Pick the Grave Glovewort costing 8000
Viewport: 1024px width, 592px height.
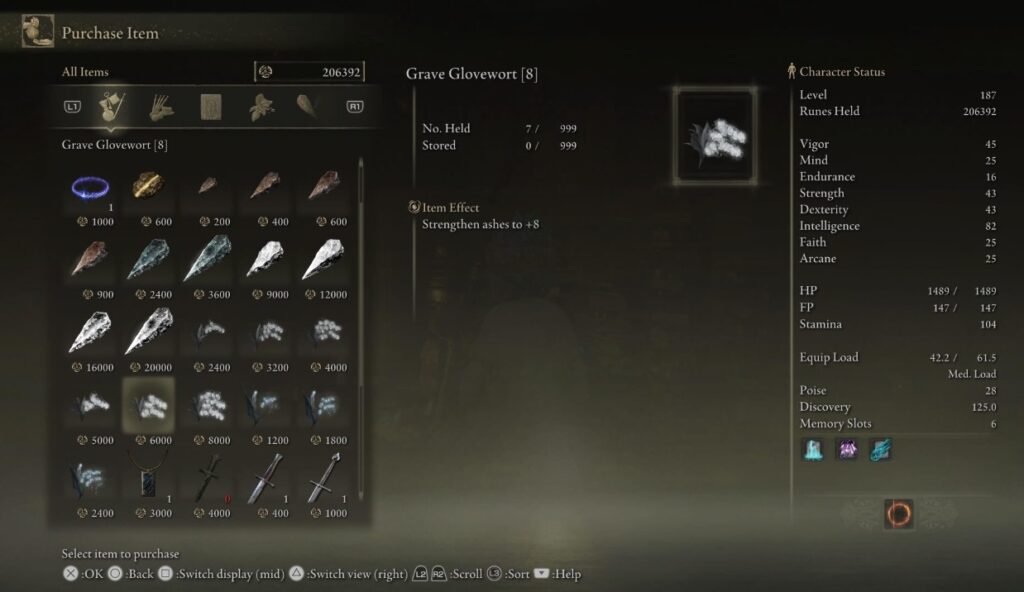point(206,405)
